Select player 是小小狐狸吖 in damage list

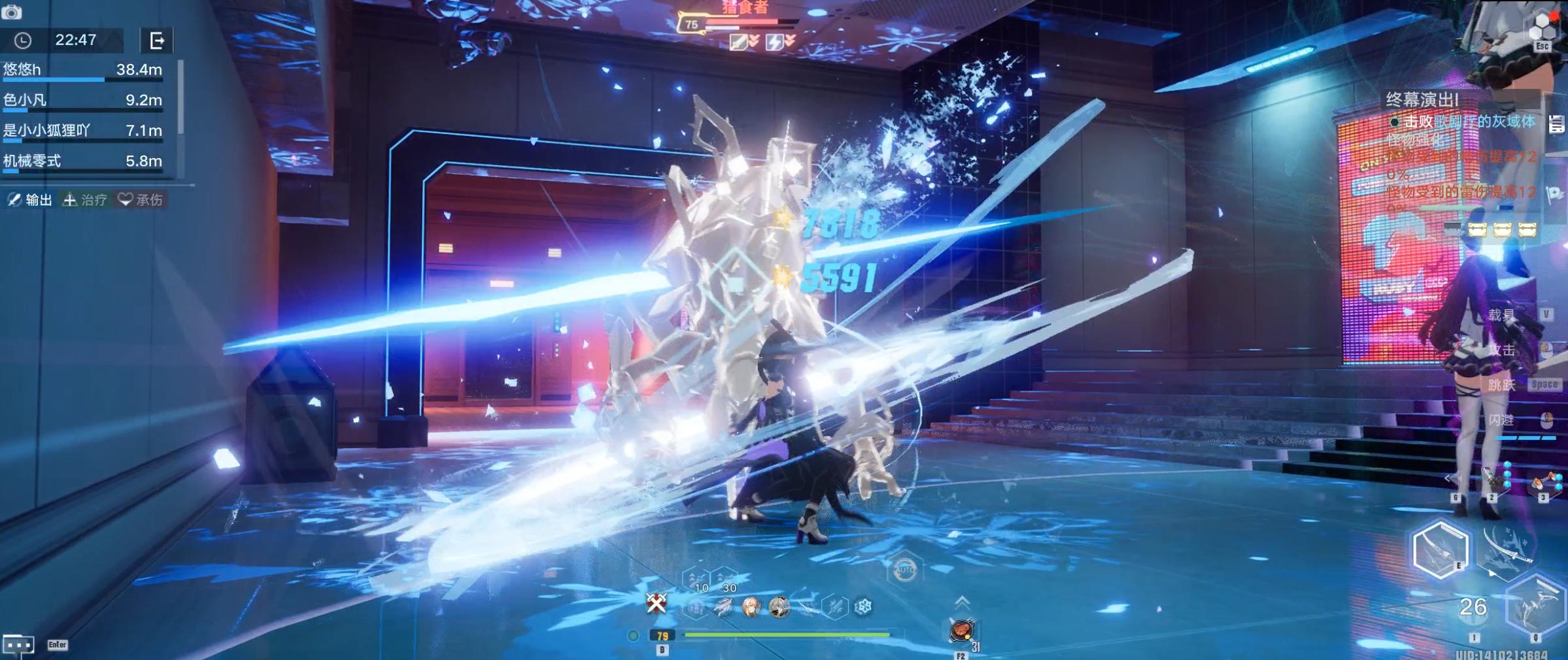(x=82, y=131)
